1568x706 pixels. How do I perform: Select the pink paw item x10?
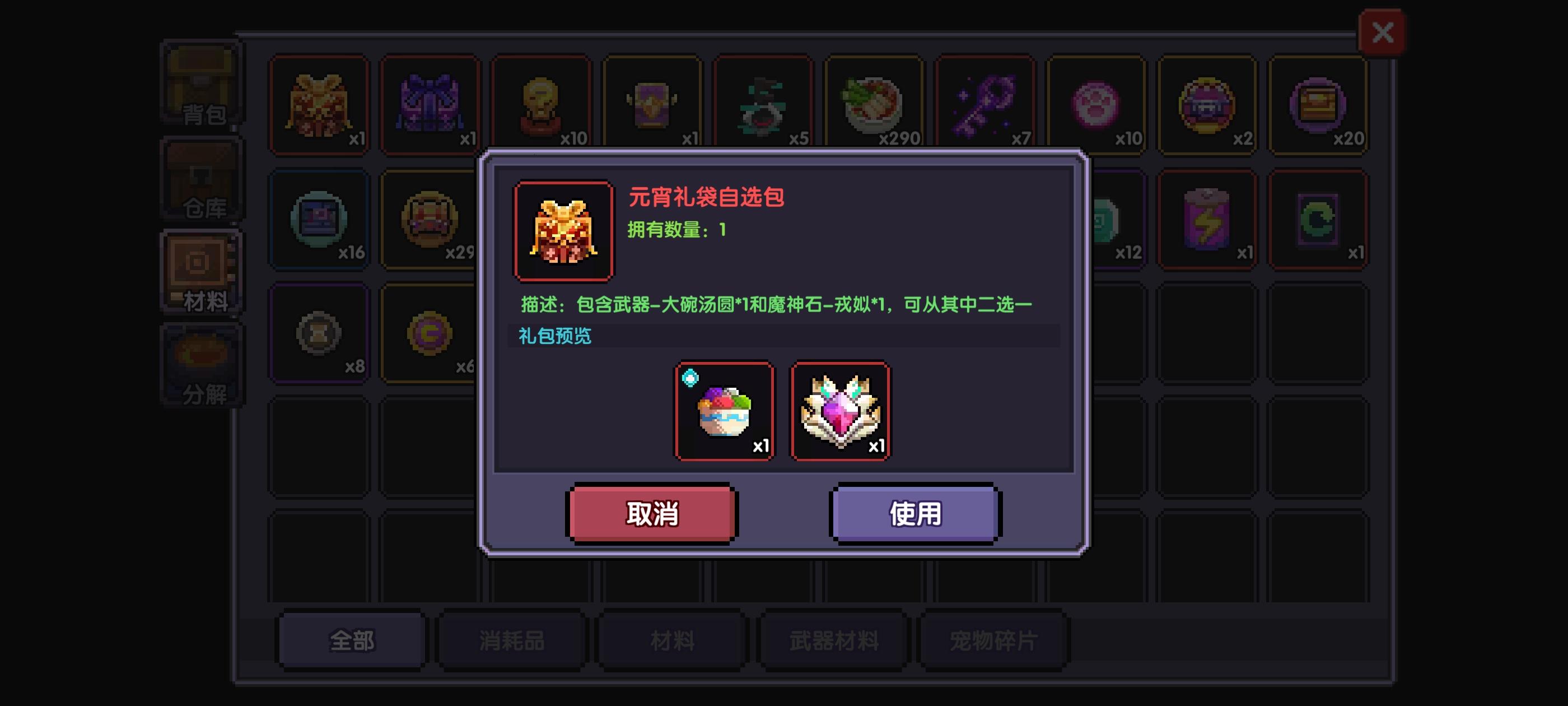tap(1098, 104)
